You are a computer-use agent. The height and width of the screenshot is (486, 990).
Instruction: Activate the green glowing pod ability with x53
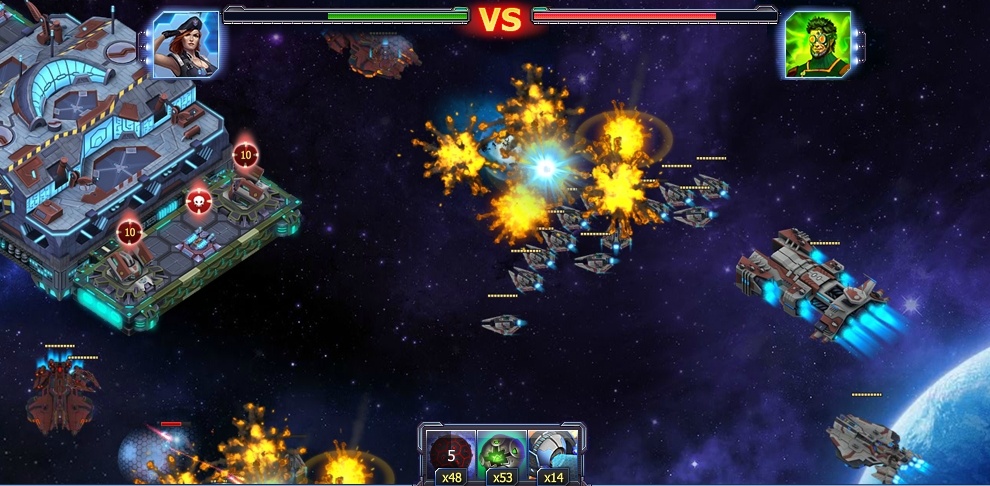pos(502,456)
